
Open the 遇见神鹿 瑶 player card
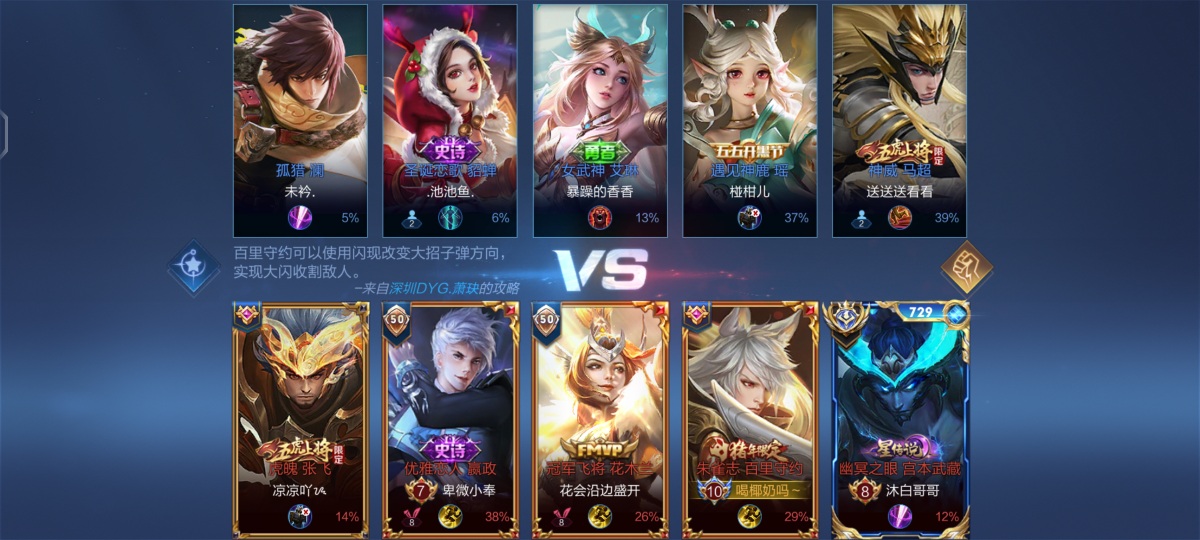pyautogui.click(x=750, y=120)
